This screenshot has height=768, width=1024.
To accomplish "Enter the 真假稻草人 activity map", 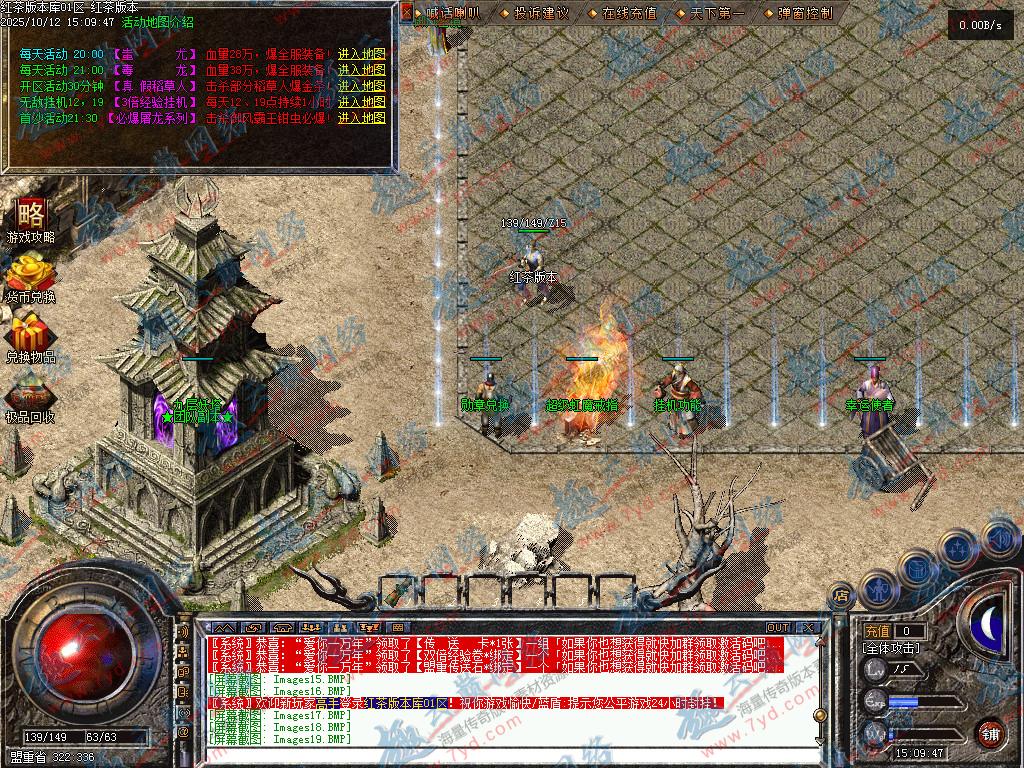I will coord(361,86).
